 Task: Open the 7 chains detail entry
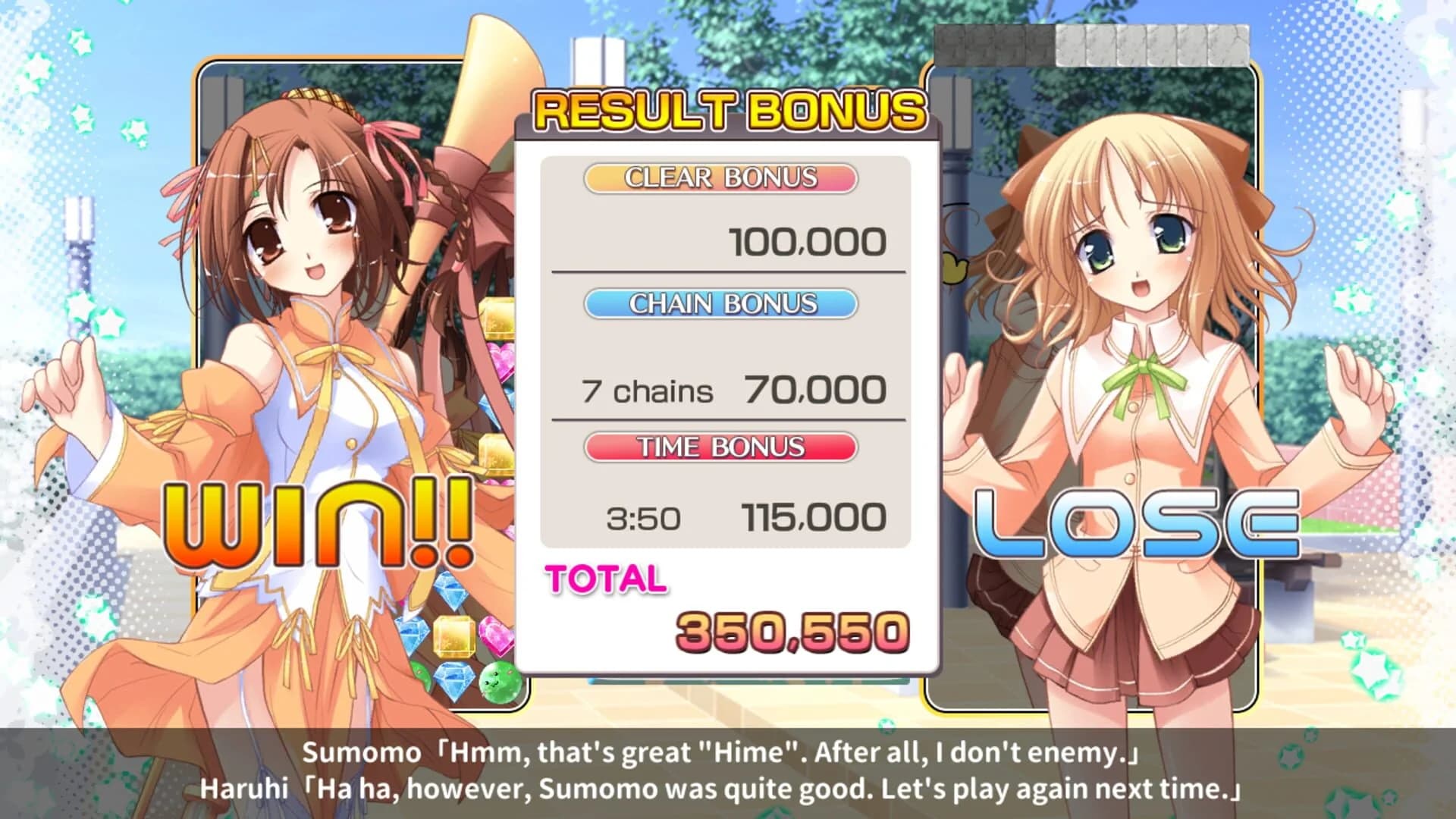pos(648,391)
